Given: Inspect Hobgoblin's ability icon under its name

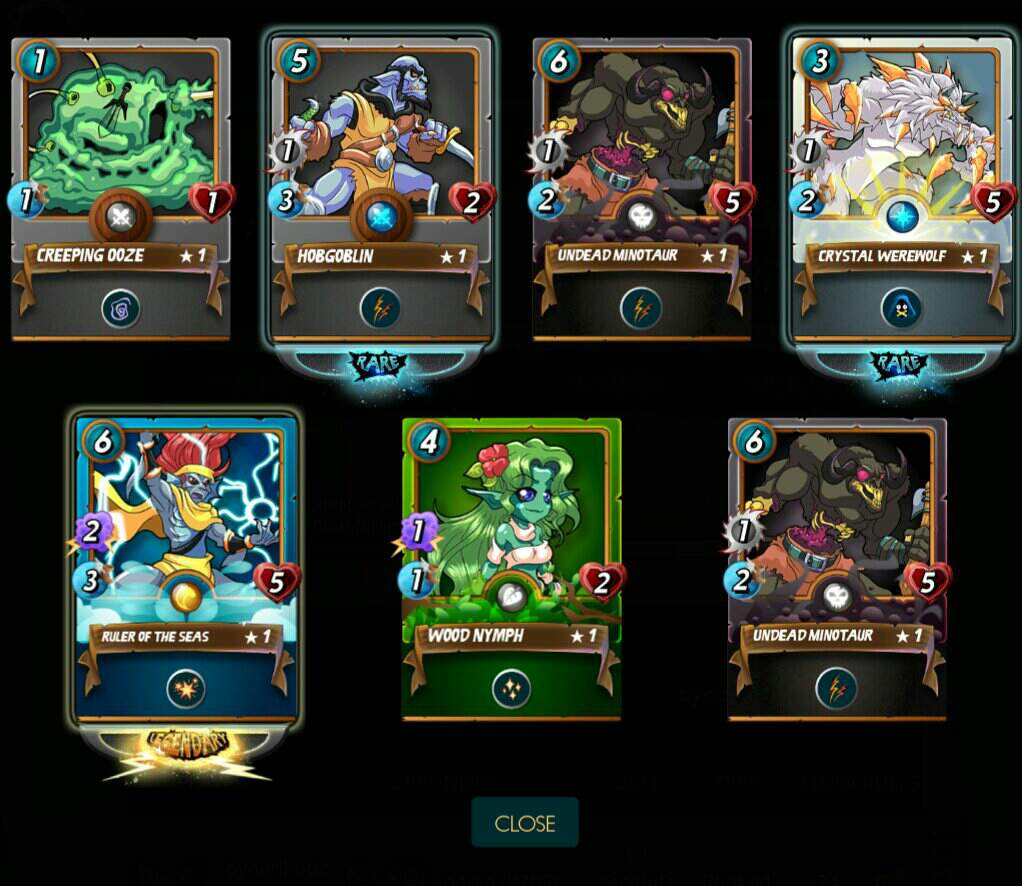Looking at the screenshot, I should pyautogui.click(x=381, y=308).
